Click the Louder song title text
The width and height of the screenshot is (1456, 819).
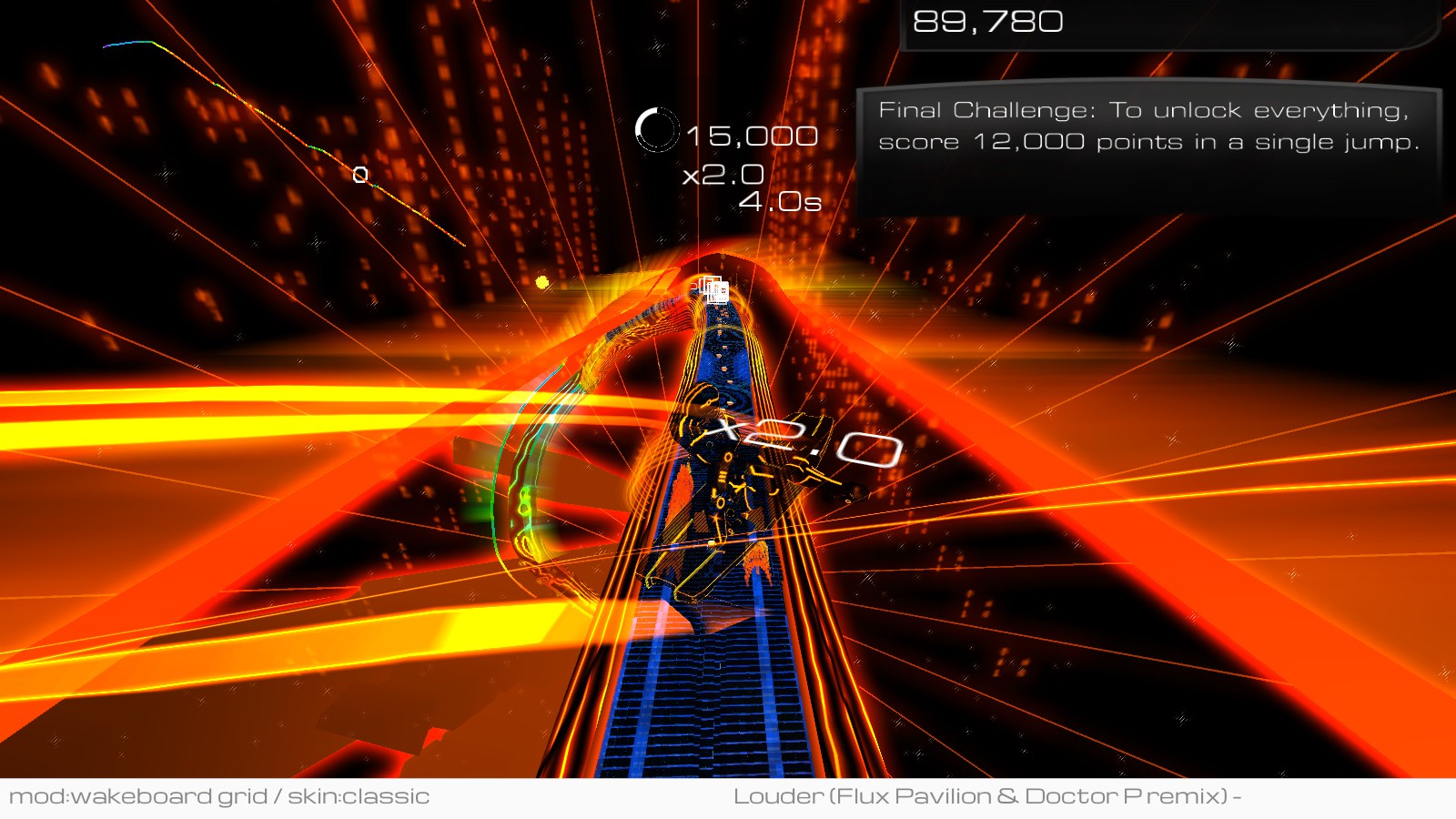pyautogui.click(x=986, y=796)
